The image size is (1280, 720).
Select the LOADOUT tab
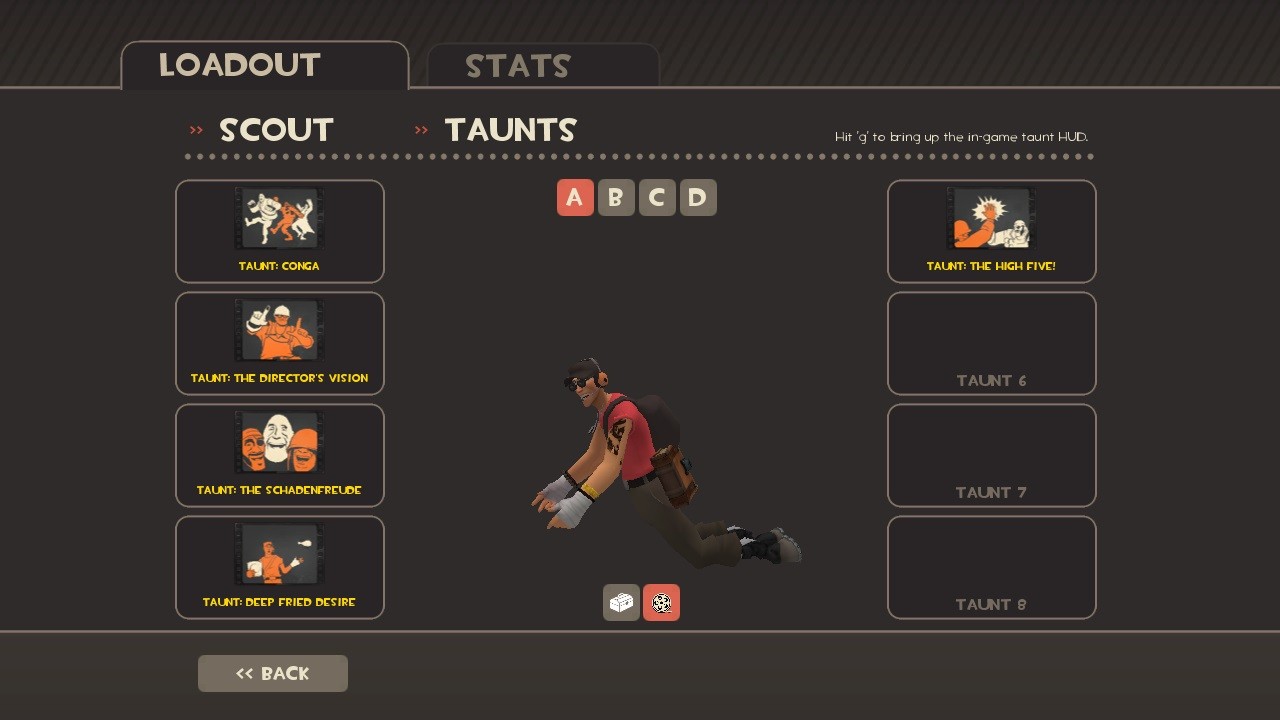(239, 66)
